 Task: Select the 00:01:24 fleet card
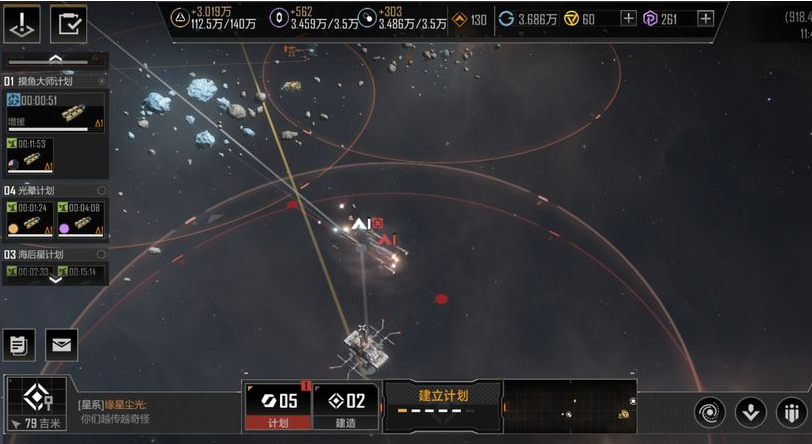click(x=29, y=216)
